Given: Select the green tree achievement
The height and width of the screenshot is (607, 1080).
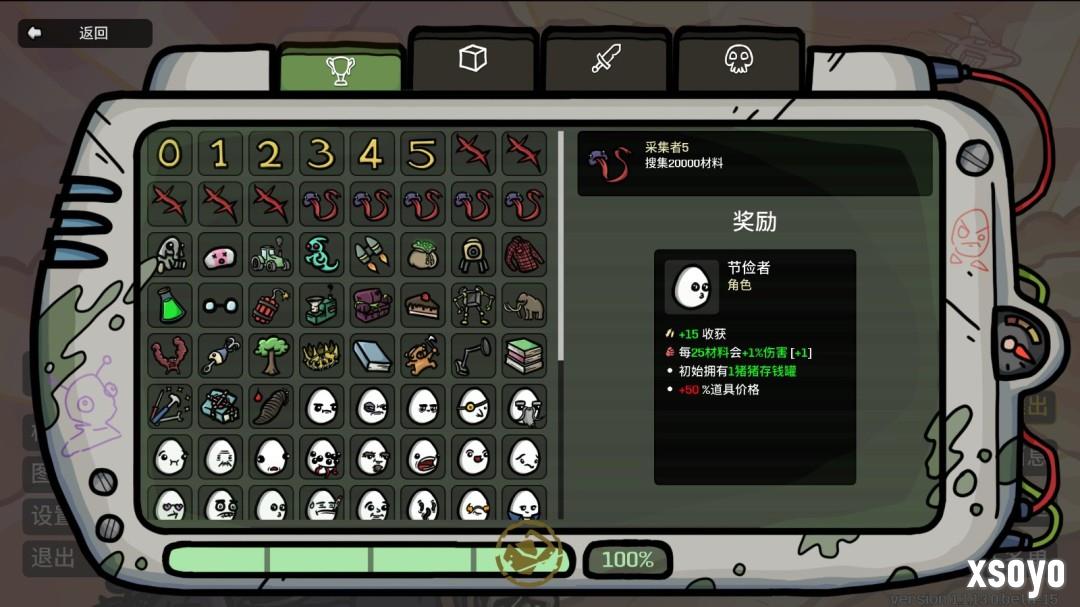Looking at the screenshot, I should pos(271,355).
